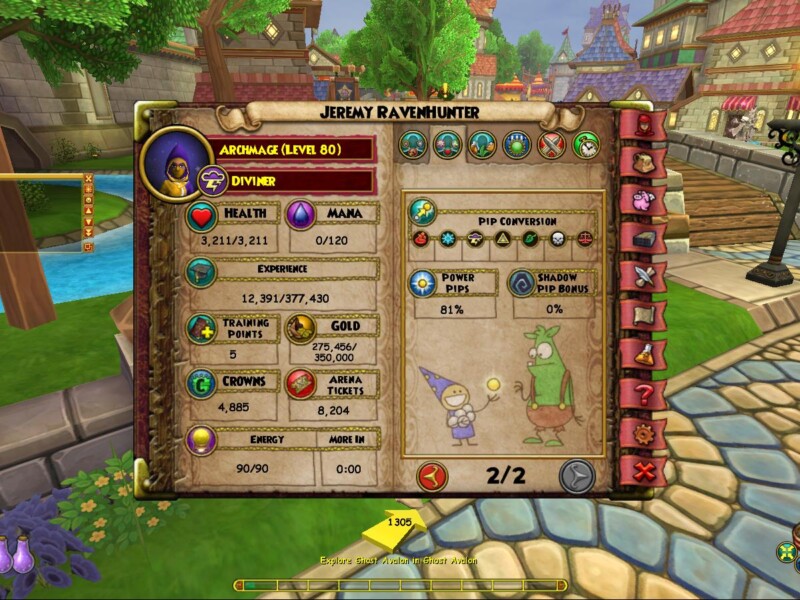
Task: Go to the previous stats page
Action: click(x=432, y=476)
